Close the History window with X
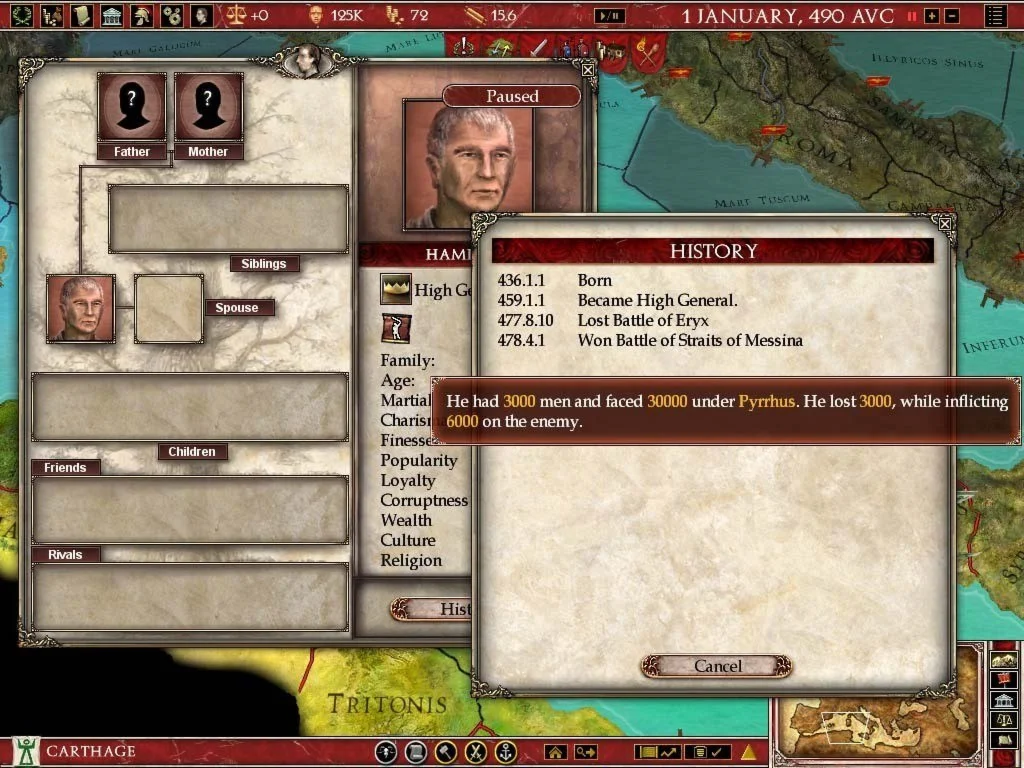 946,226
